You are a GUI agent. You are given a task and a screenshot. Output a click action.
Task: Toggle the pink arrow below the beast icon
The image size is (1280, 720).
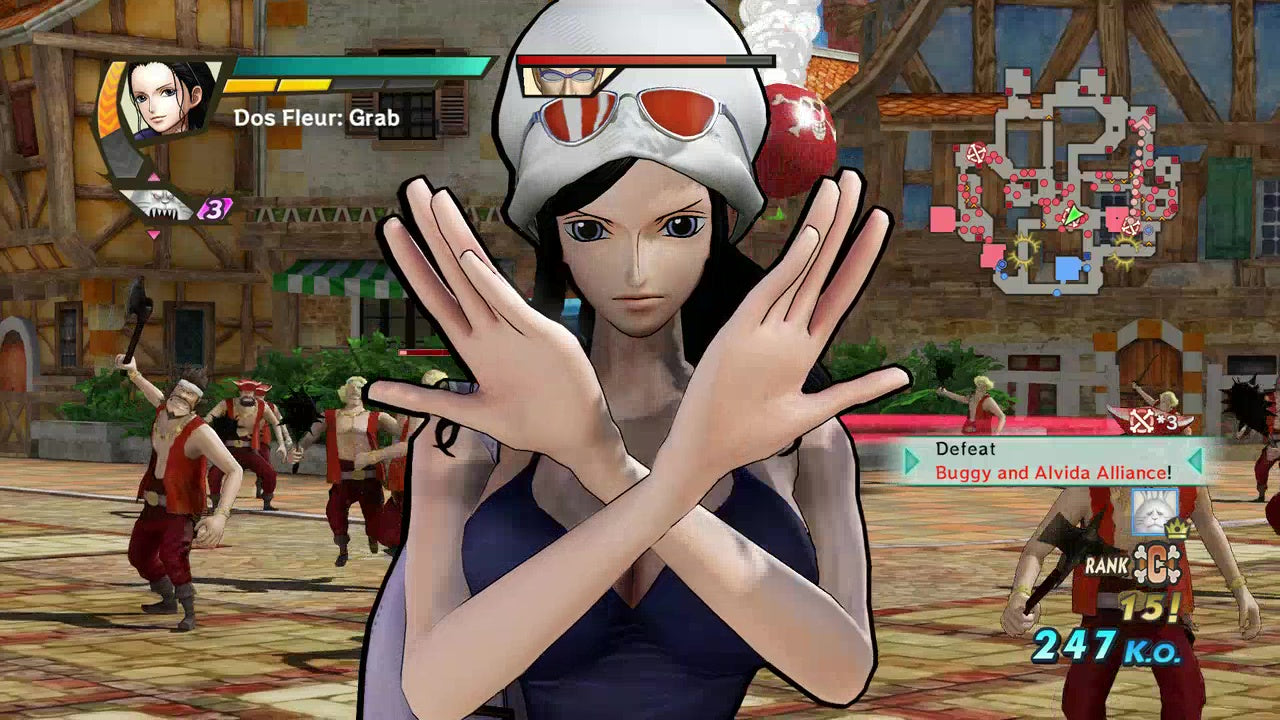(154, 234)
